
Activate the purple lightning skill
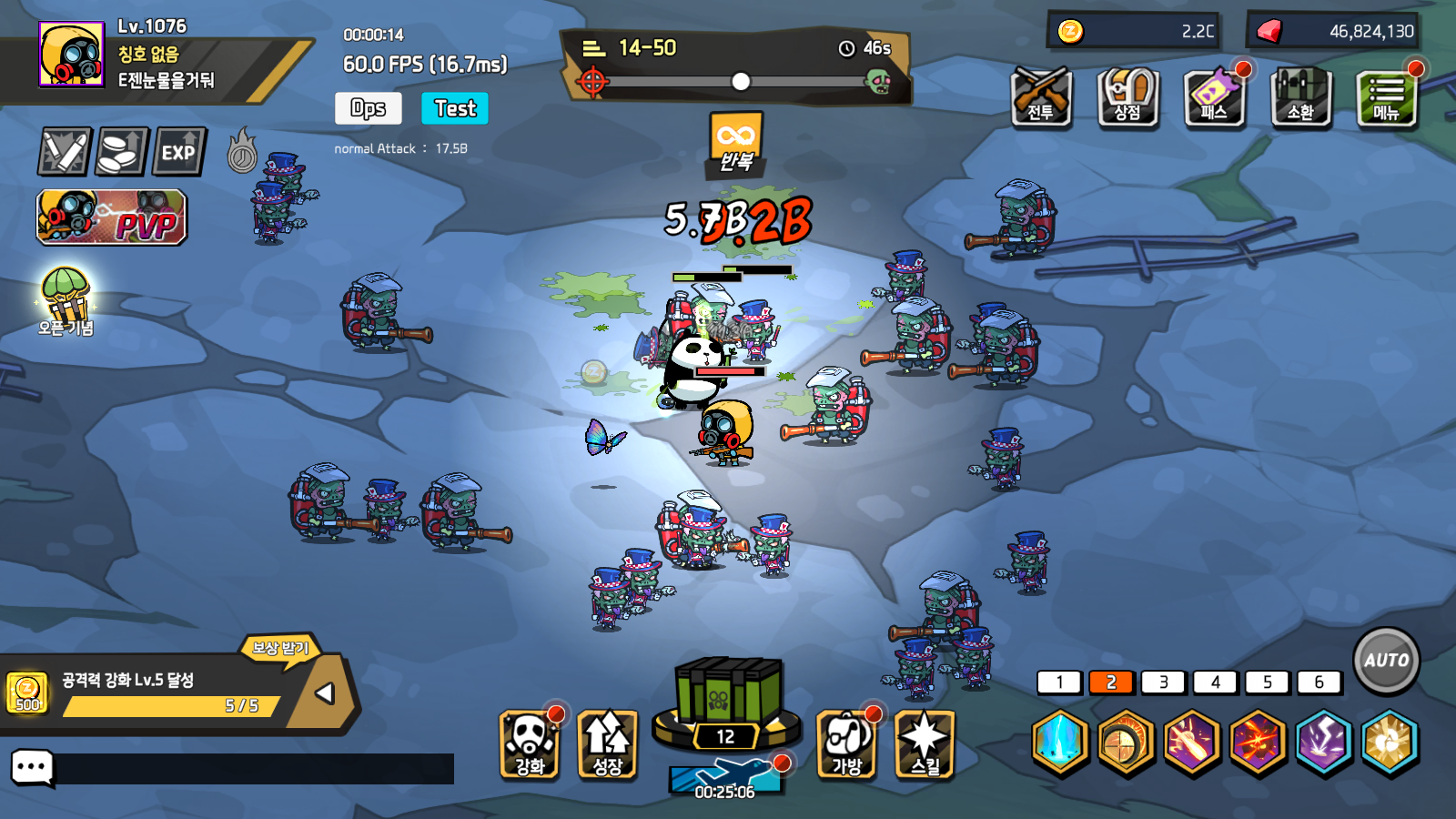click(x=1323, y=743)
